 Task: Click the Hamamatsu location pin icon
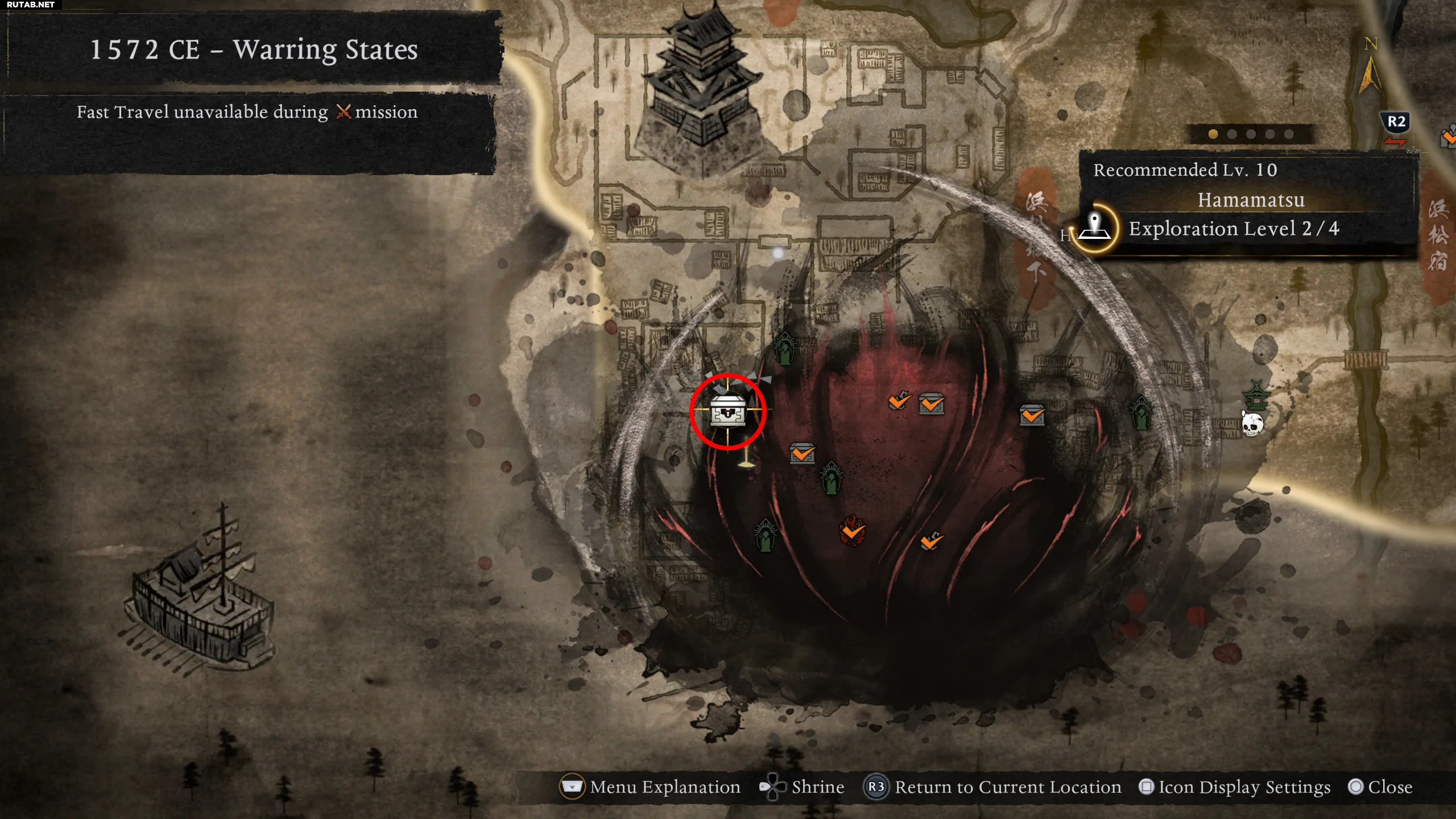click(x=1095, y=227)
